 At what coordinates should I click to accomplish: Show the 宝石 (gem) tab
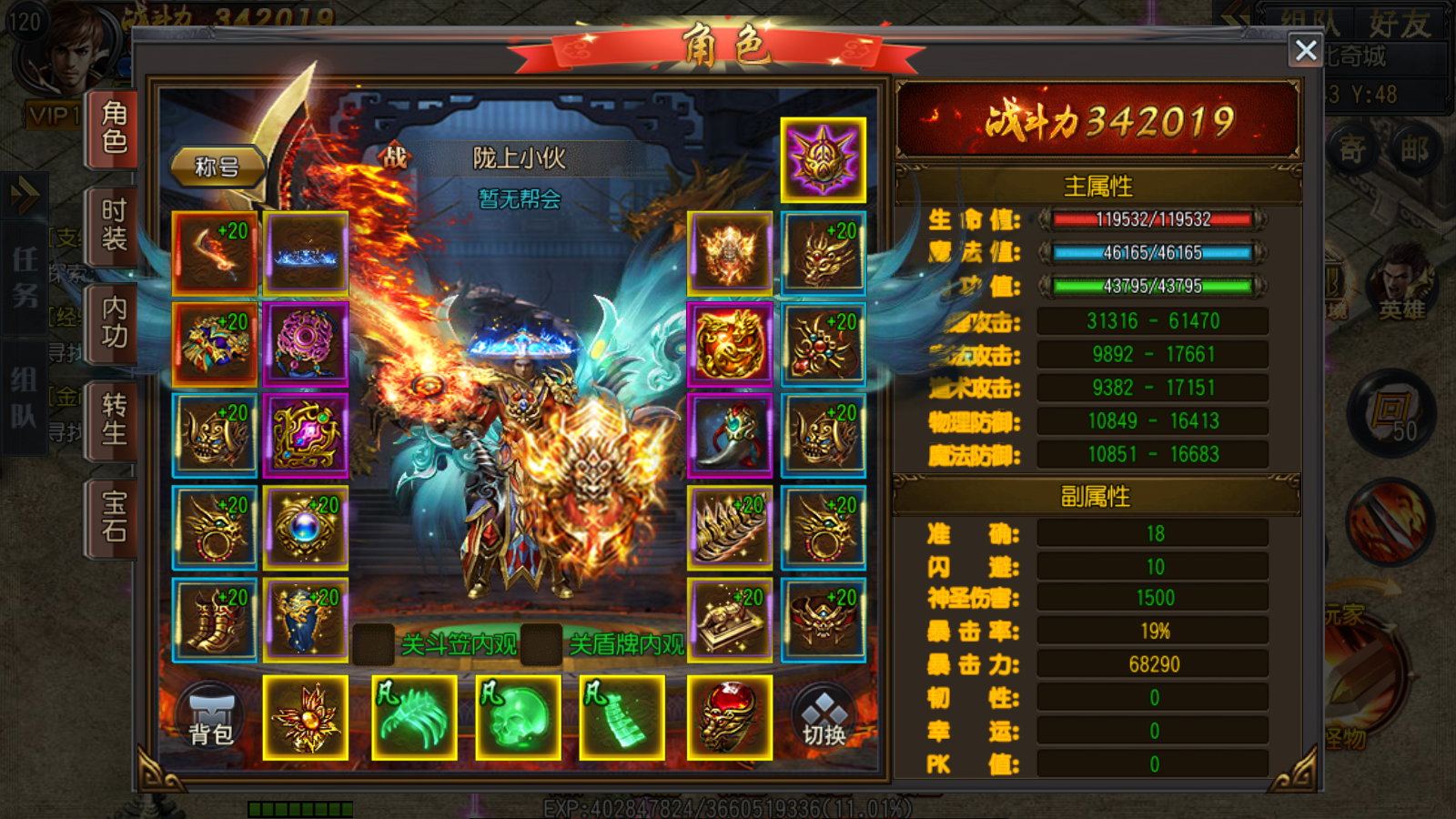point(114,517)
